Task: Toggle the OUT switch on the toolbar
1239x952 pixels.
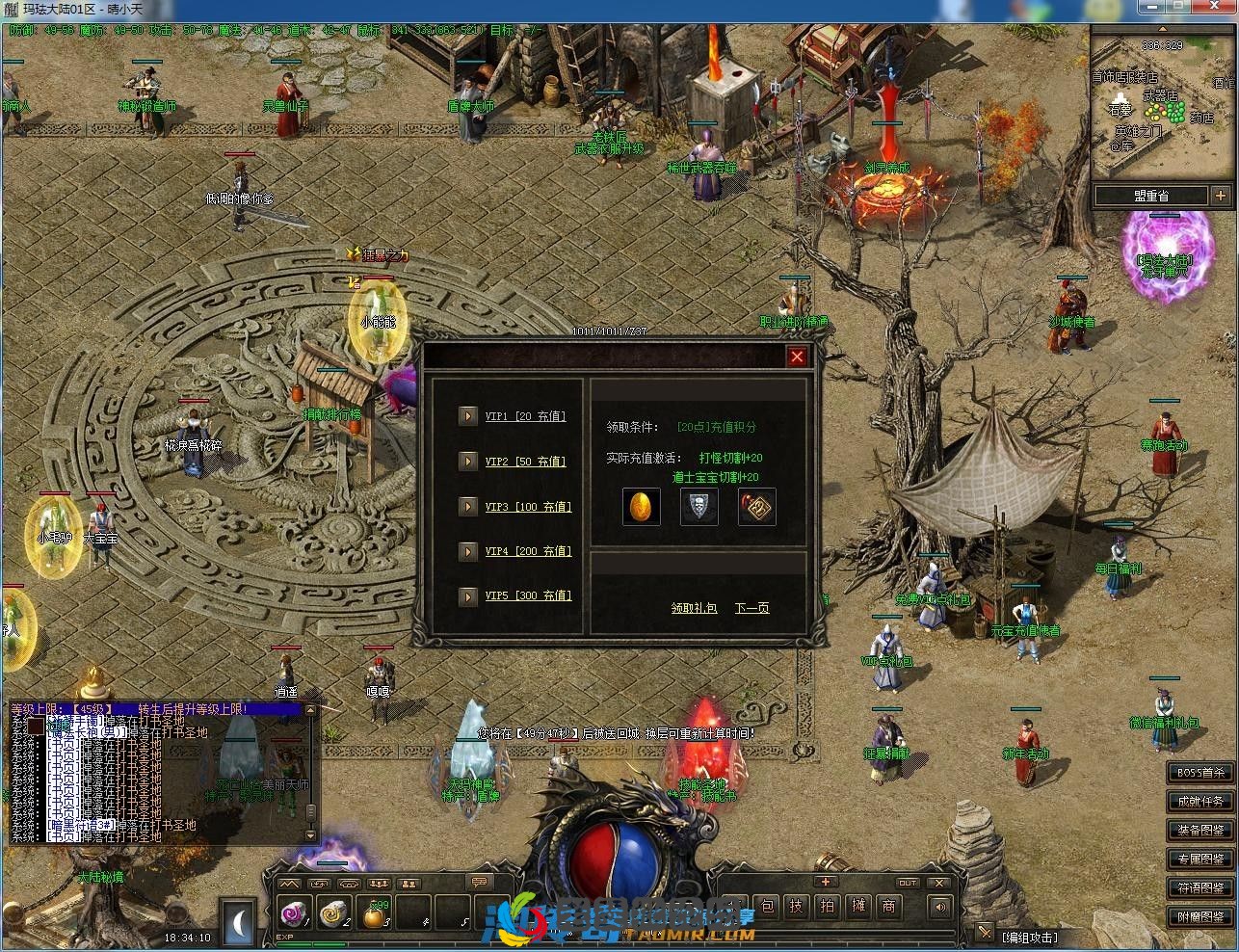Action: 909,884
